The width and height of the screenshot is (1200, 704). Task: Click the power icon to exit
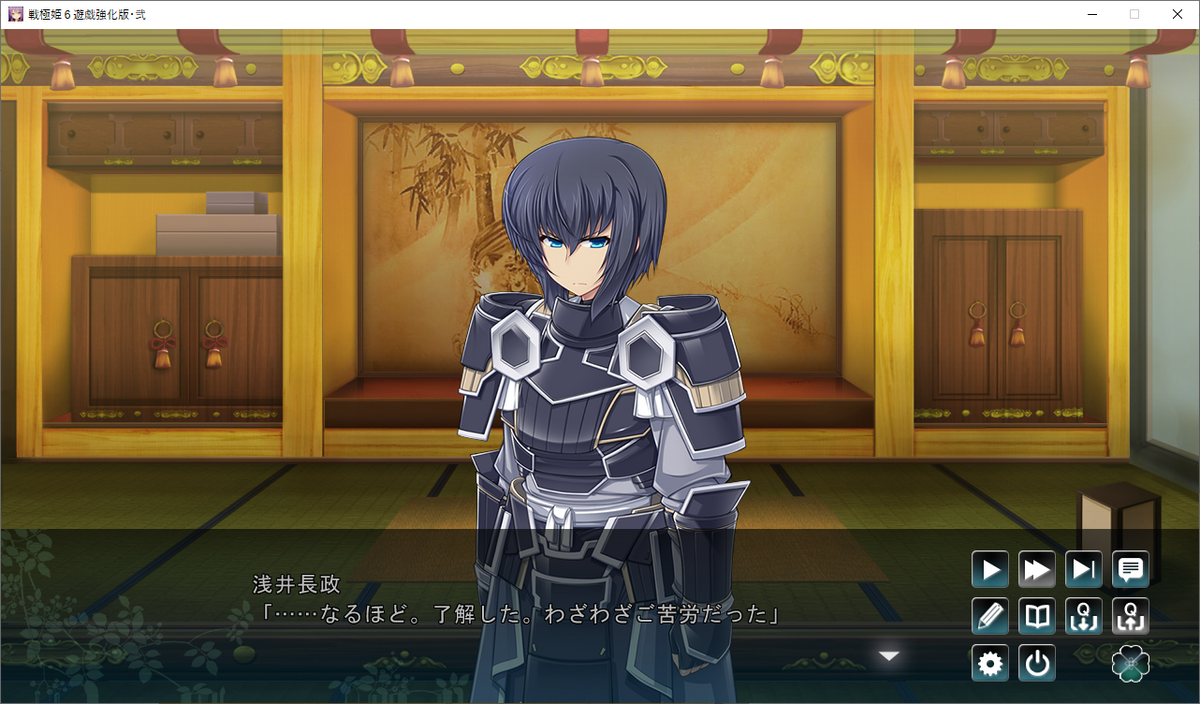pyautogui.click(x=1037, y=664)
